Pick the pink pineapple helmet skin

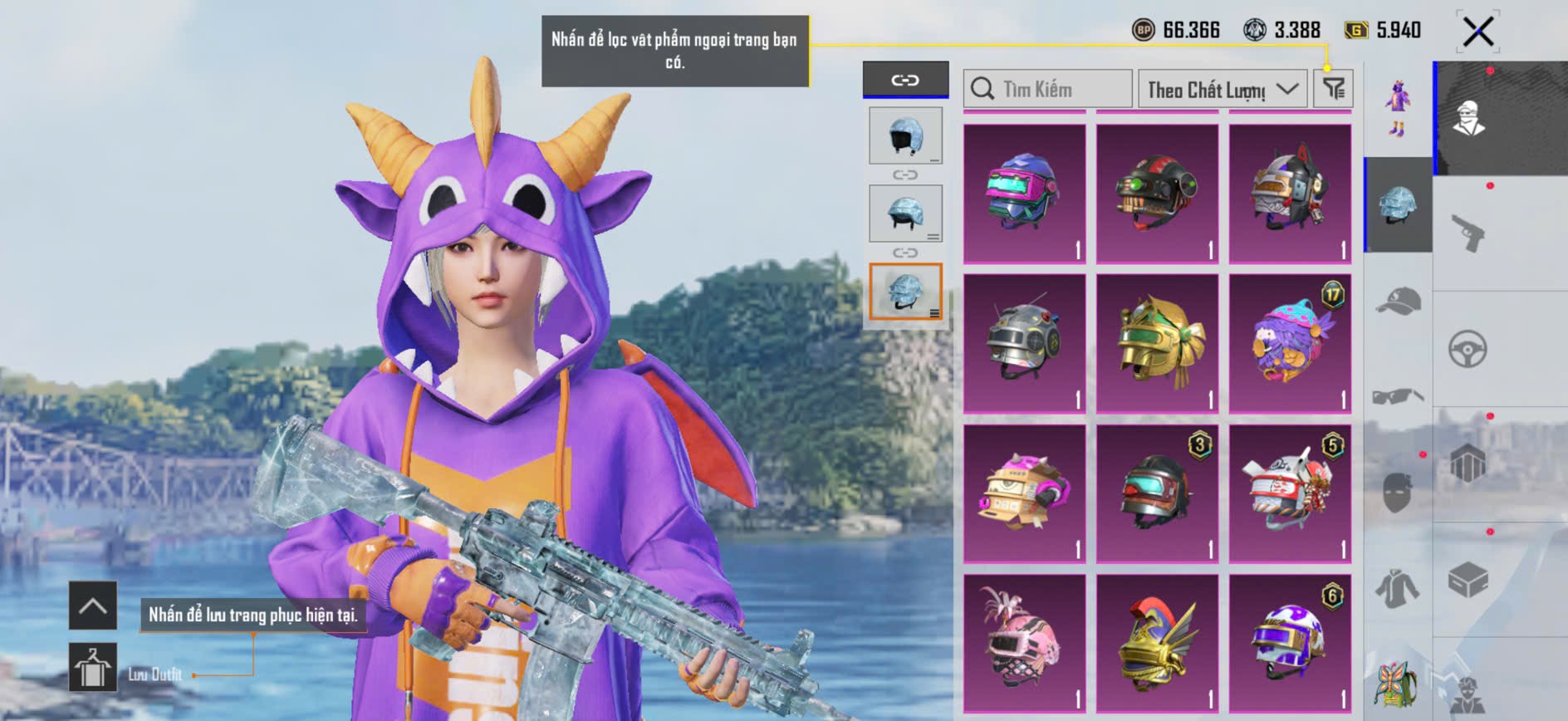[x=1024, y=643]
